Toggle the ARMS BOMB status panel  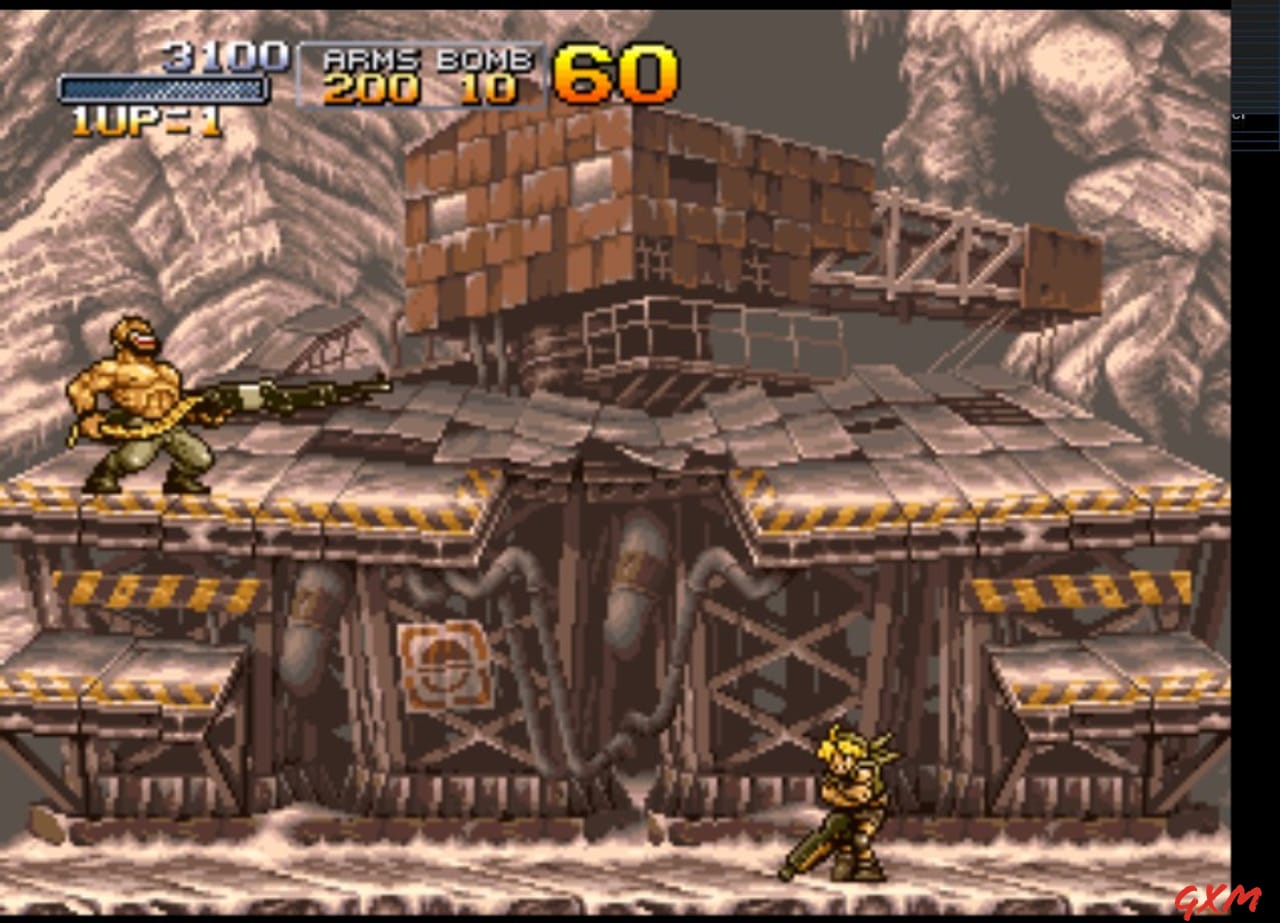(x=421, y=75)
